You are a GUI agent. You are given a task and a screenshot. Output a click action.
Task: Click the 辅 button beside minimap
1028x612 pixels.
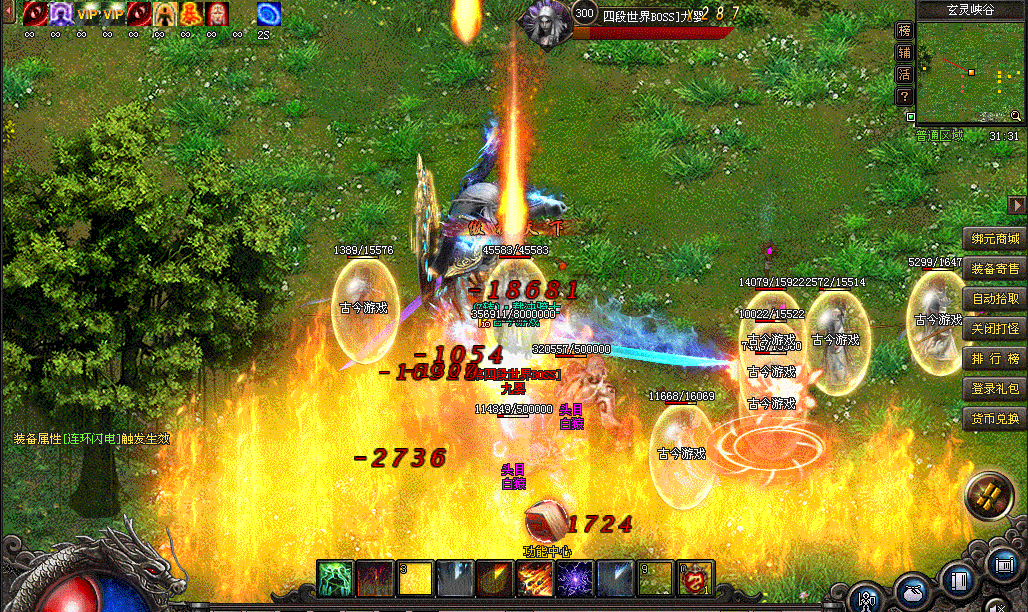904,53
